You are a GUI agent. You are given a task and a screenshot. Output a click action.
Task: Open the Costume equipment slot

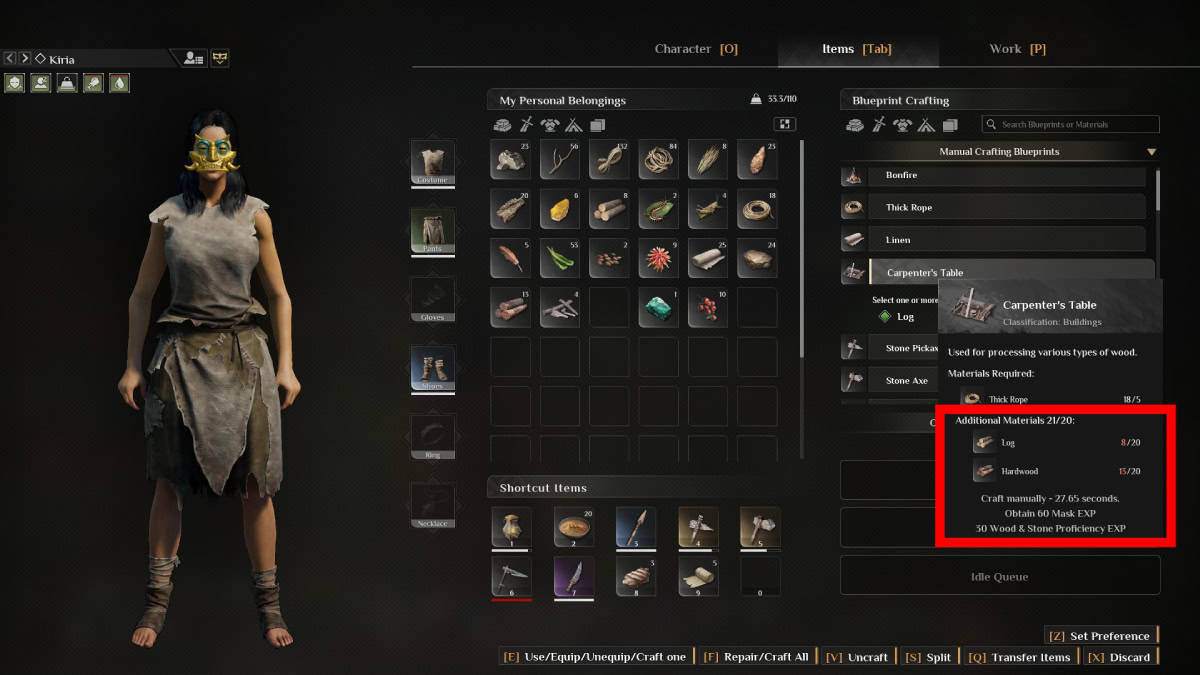pos(432,162)
